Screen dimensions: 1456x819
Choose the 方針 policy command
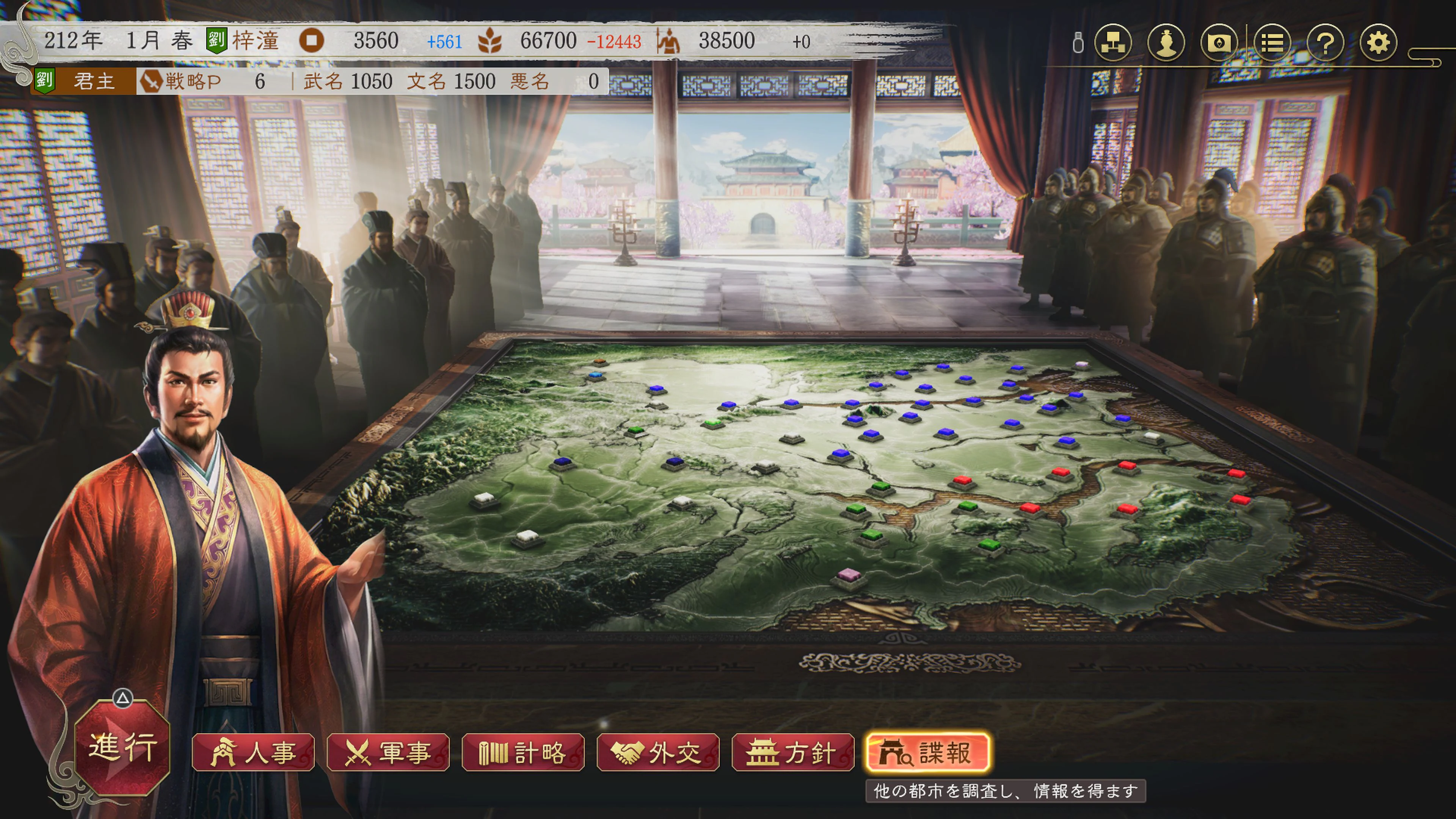click(792, 753)
